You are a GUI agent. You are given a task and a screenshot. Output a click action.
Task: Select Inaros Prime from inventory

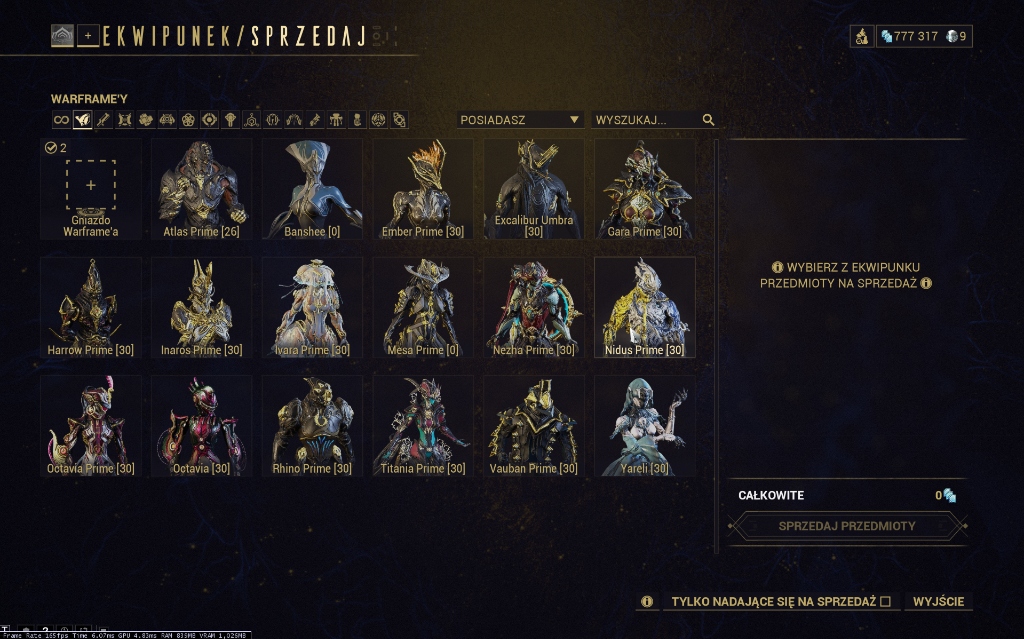point(201,307)
